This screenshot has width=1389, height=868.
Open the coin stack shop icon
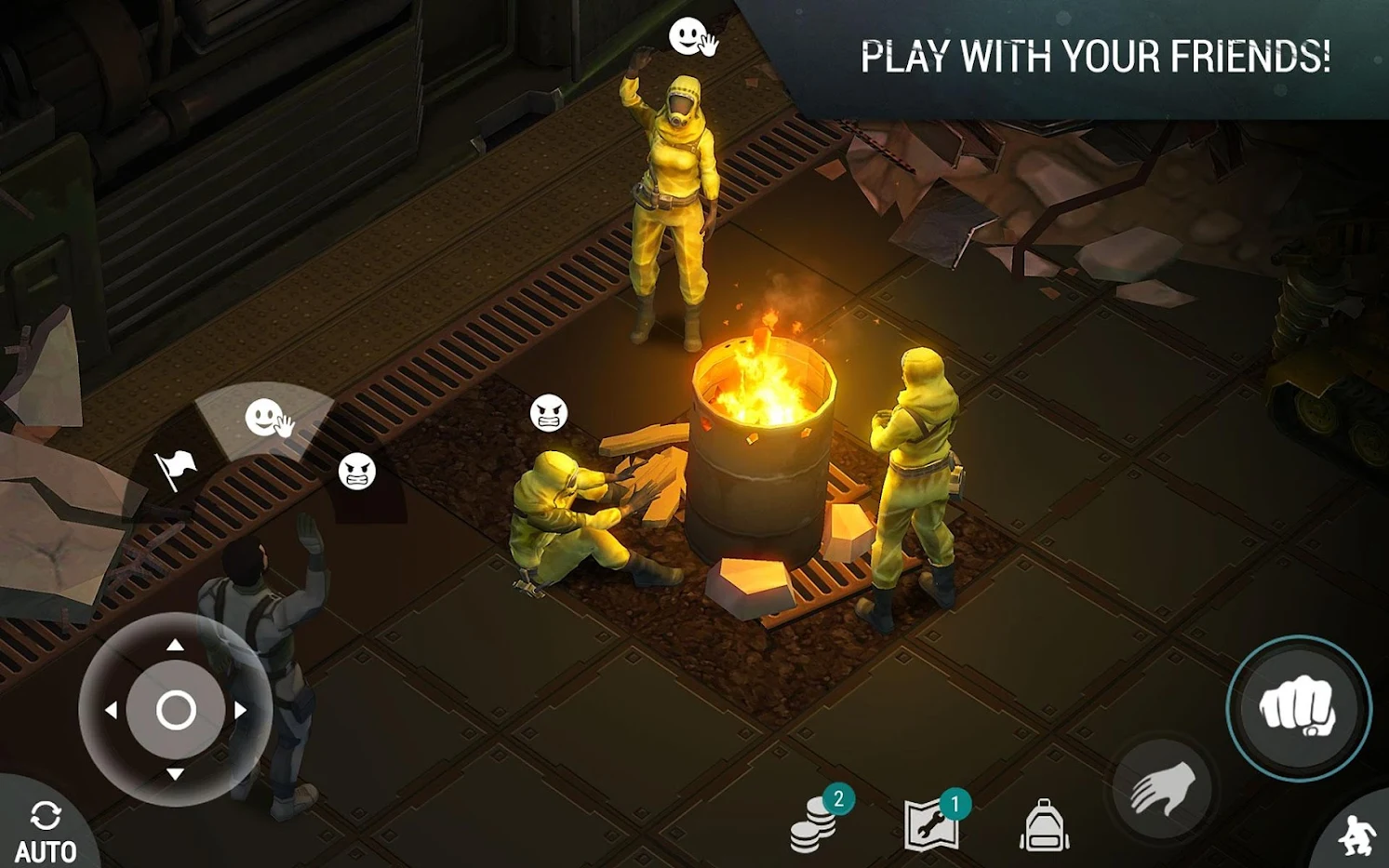[815, 822]
